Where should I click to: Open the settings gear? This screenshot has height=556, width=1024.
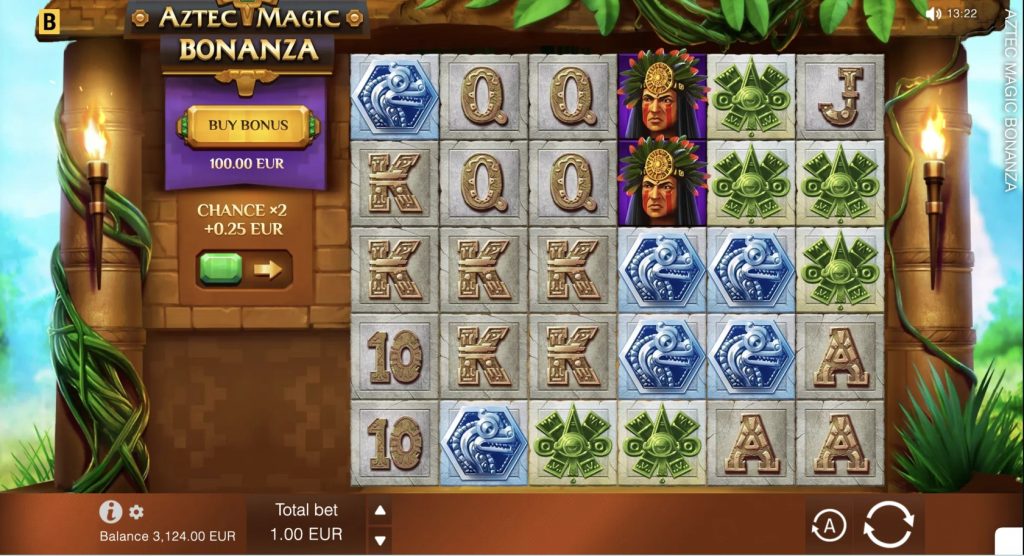coord(137,512)
